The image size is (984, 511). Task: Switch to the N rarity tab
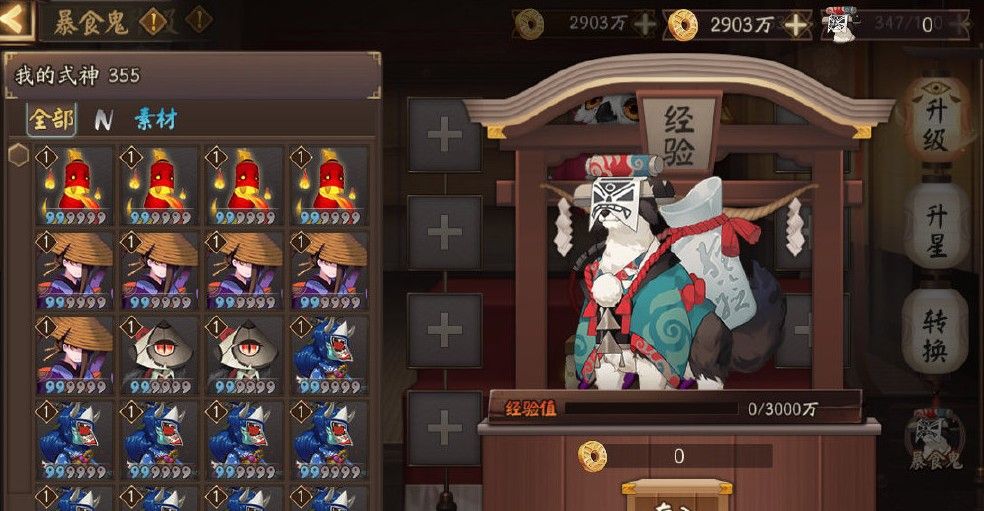[x=103, y=120]
